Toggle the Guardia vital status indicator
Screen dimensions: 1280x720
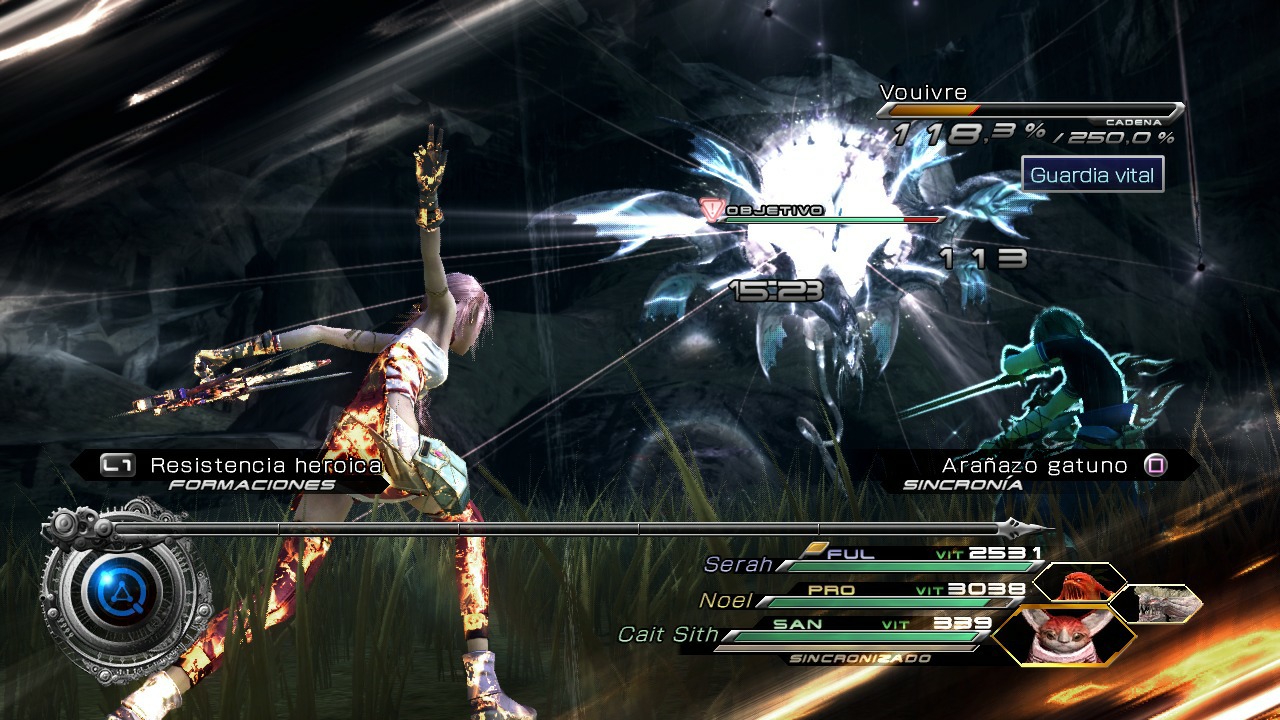pos(1093,174)
